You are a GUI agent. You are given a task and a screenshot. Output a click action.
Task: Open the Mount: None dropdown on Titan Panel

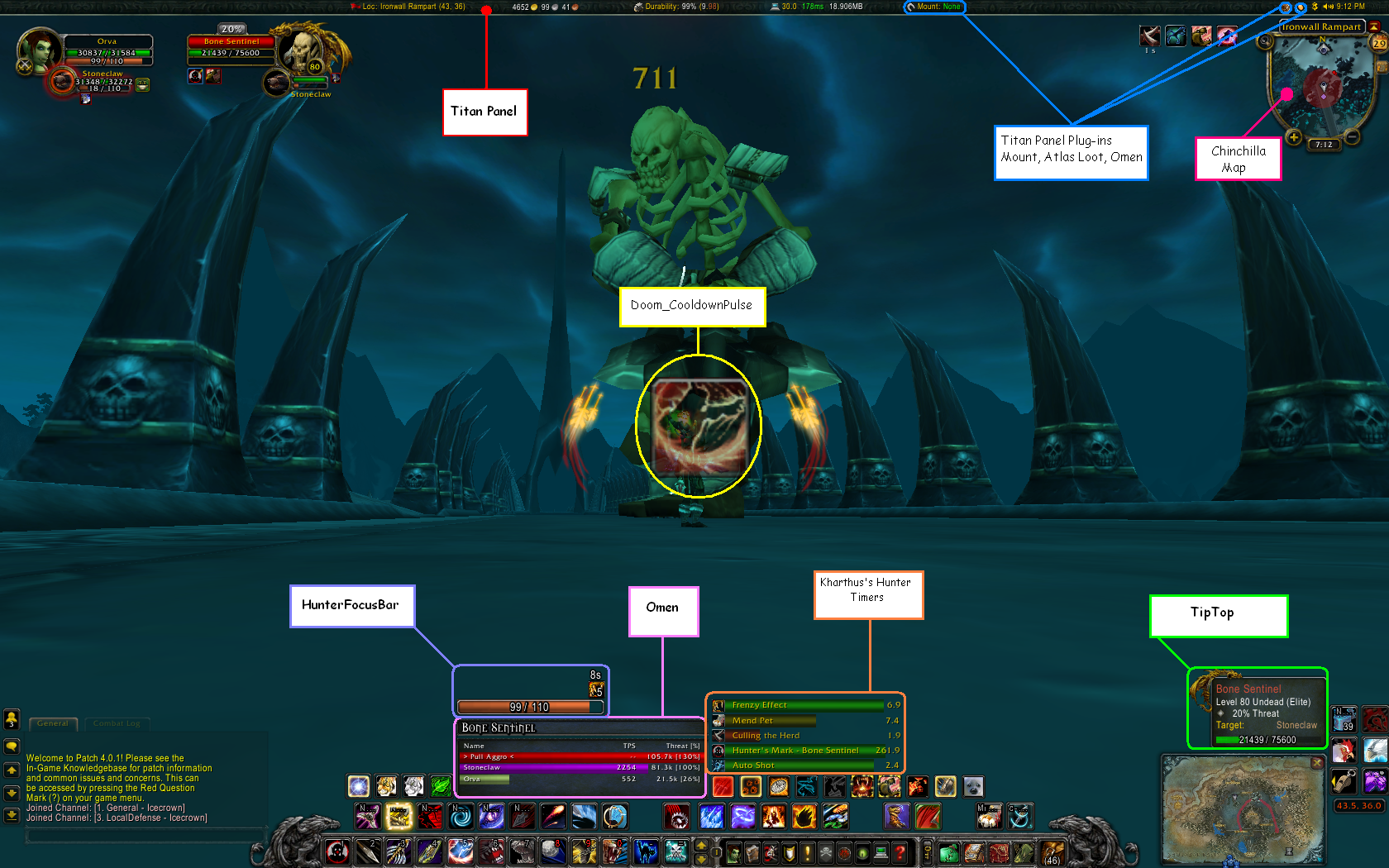pyautogui.click(x=935, y=7)
